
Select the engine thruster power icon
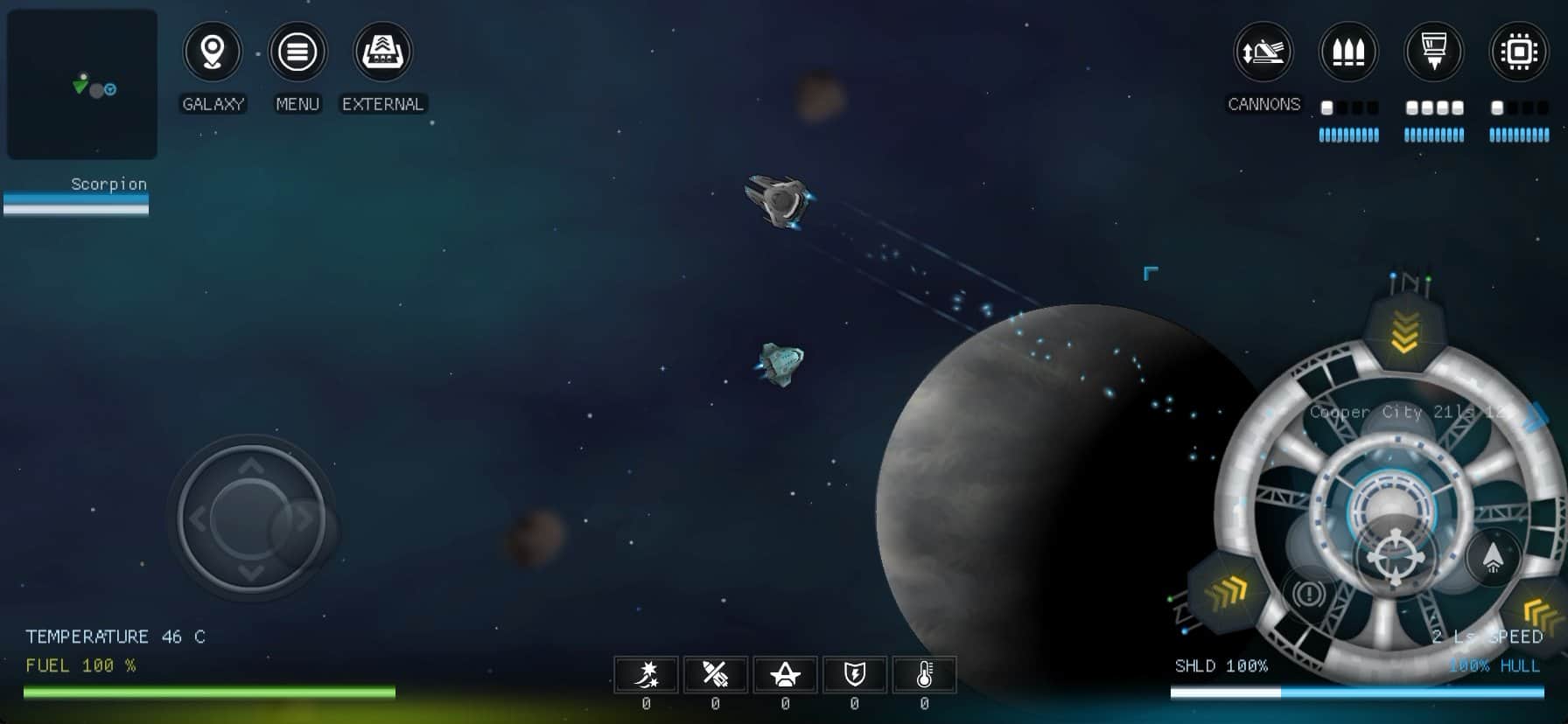[1433, 52]
